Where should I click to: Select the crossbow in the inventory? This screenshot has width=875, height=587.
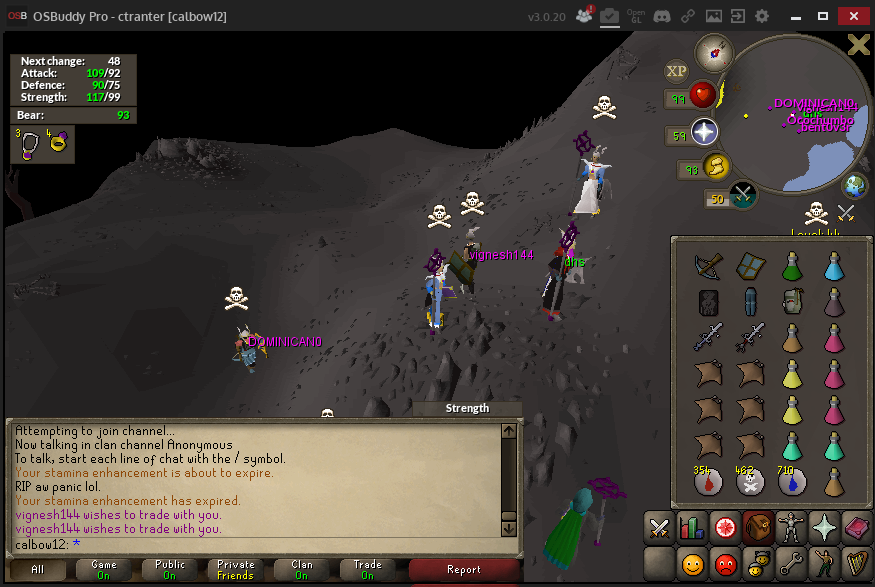pyautogui.click(x=709, y=265)
